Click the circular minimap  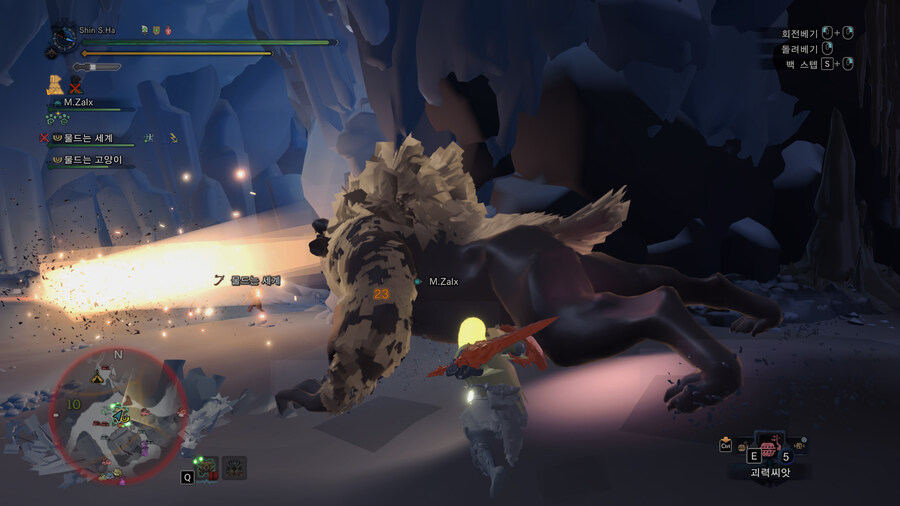pos(117,415)
